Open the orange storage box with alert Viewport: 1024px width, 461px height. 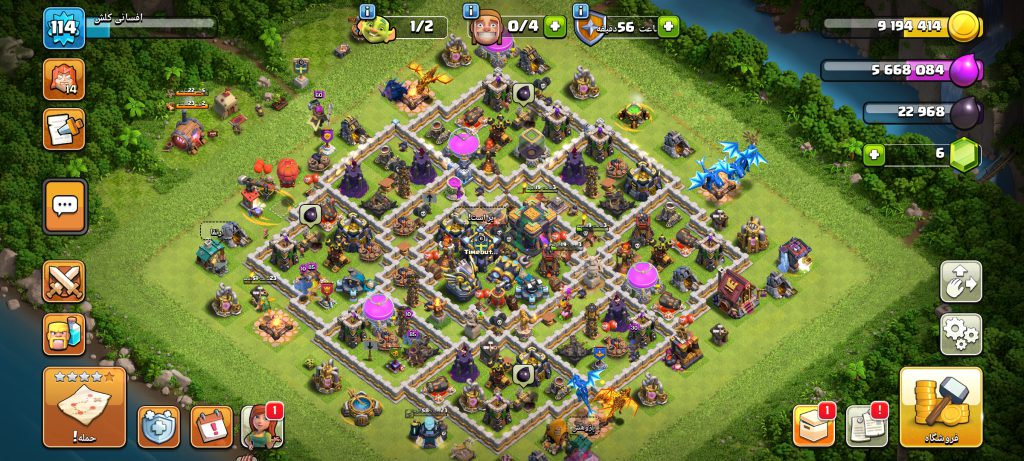tap(813, 425)
